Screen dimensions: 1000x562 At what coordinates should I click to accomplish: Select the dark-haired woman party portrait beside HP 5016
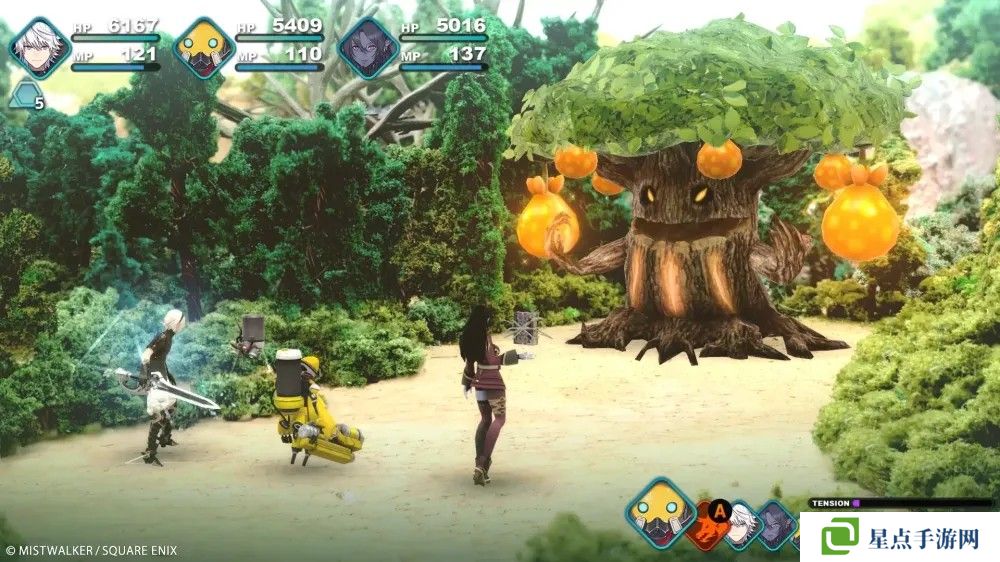[367, 47]
